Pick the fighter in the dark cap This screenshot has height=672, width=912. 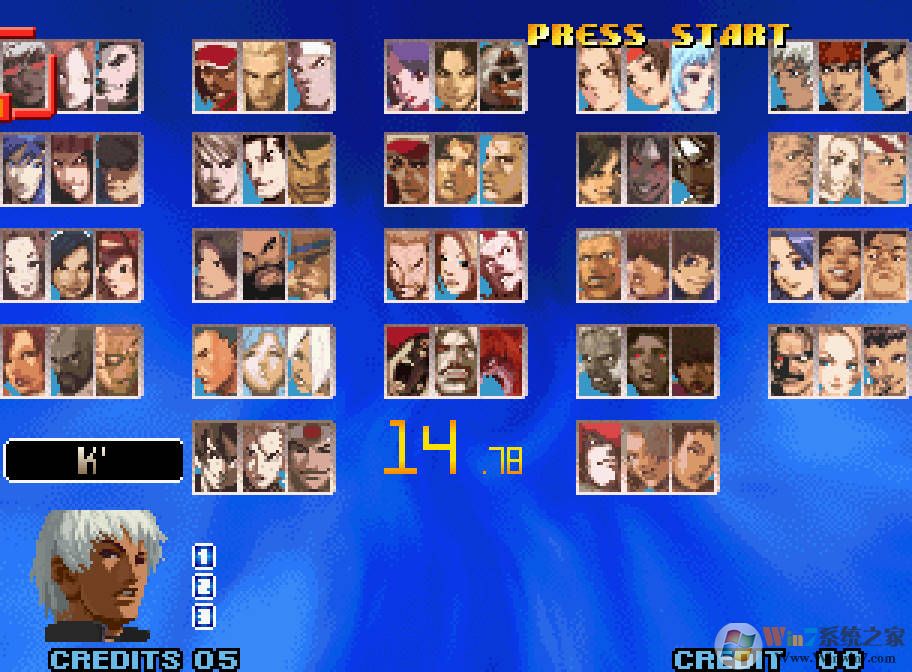coord(120,171)
